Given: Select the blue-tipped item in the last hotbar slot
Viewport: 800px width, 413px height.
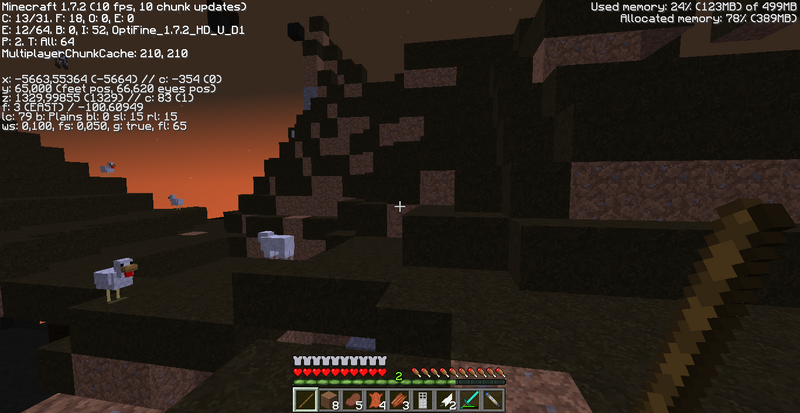Looking at the screenshot, I should pos(494,400).
